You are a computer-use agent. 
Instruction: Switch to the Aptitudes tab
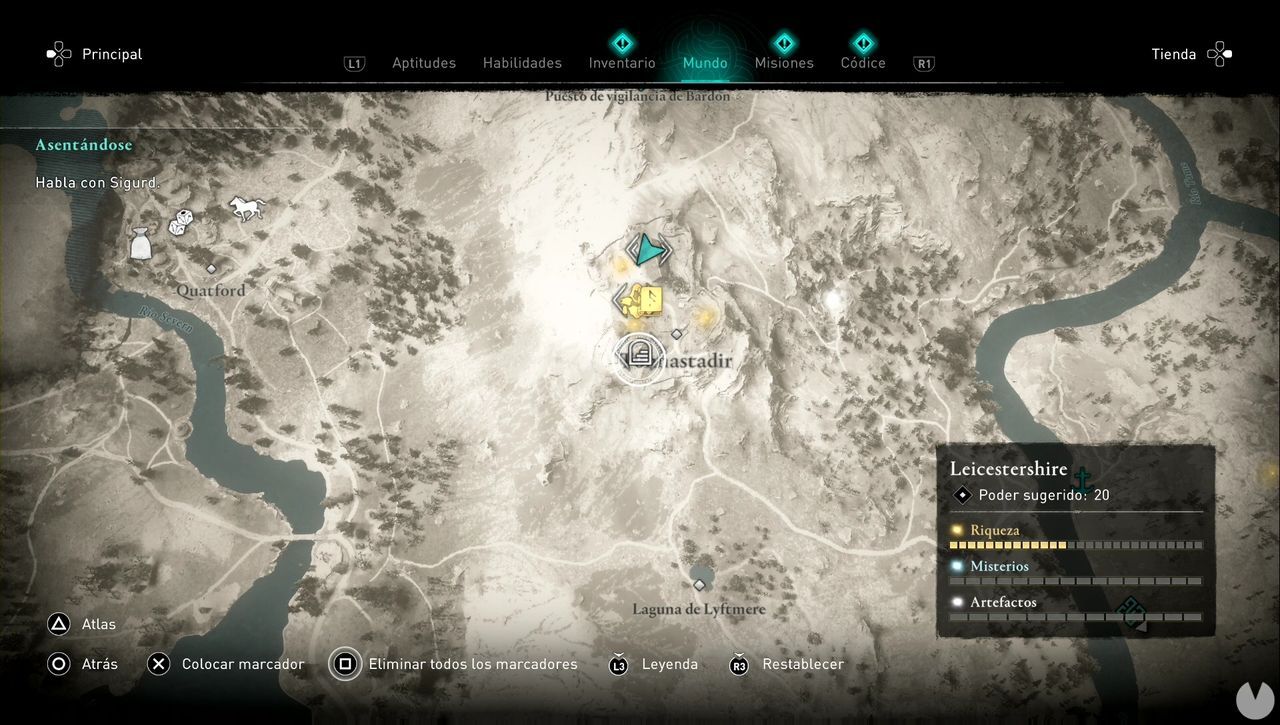(x=423, y=63)
